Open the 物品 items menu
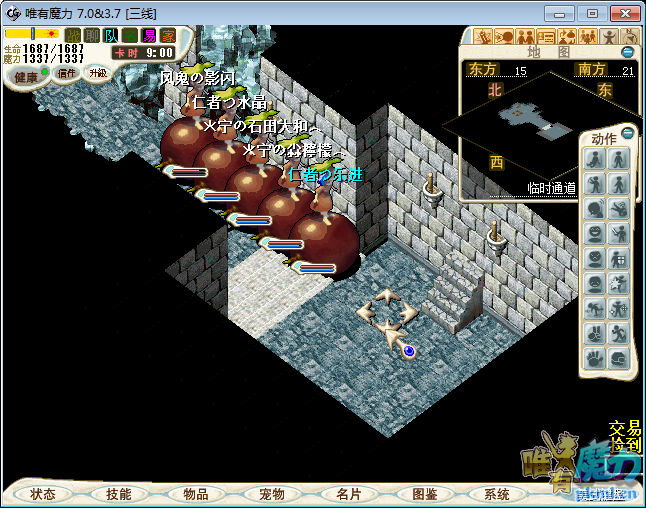646x508 pixels. 196,494
